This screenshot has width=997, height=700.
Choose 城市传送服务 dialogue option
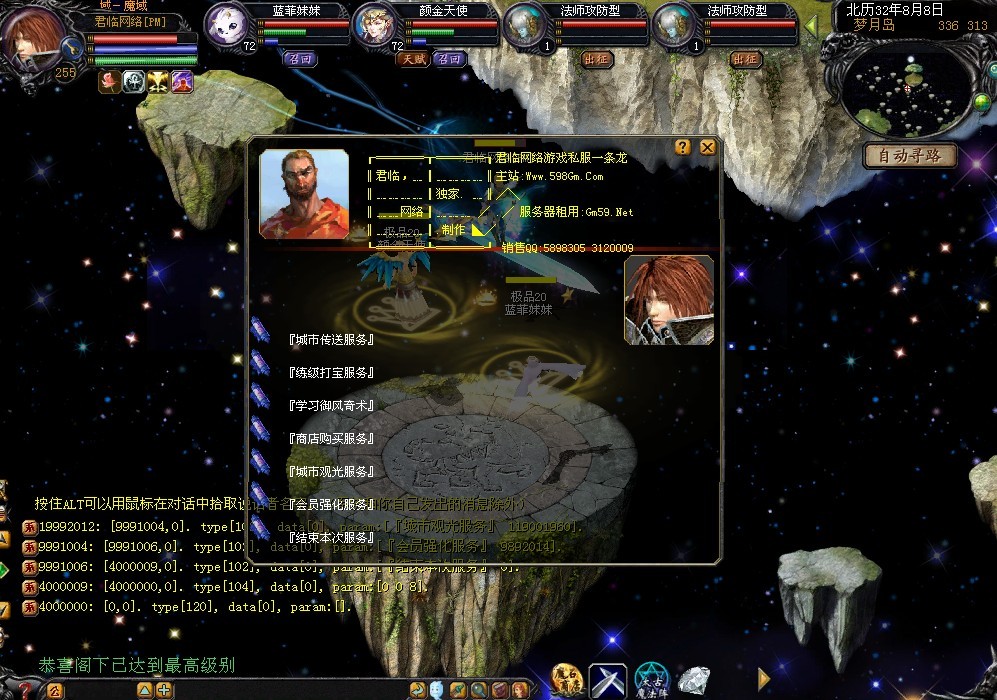330,340
